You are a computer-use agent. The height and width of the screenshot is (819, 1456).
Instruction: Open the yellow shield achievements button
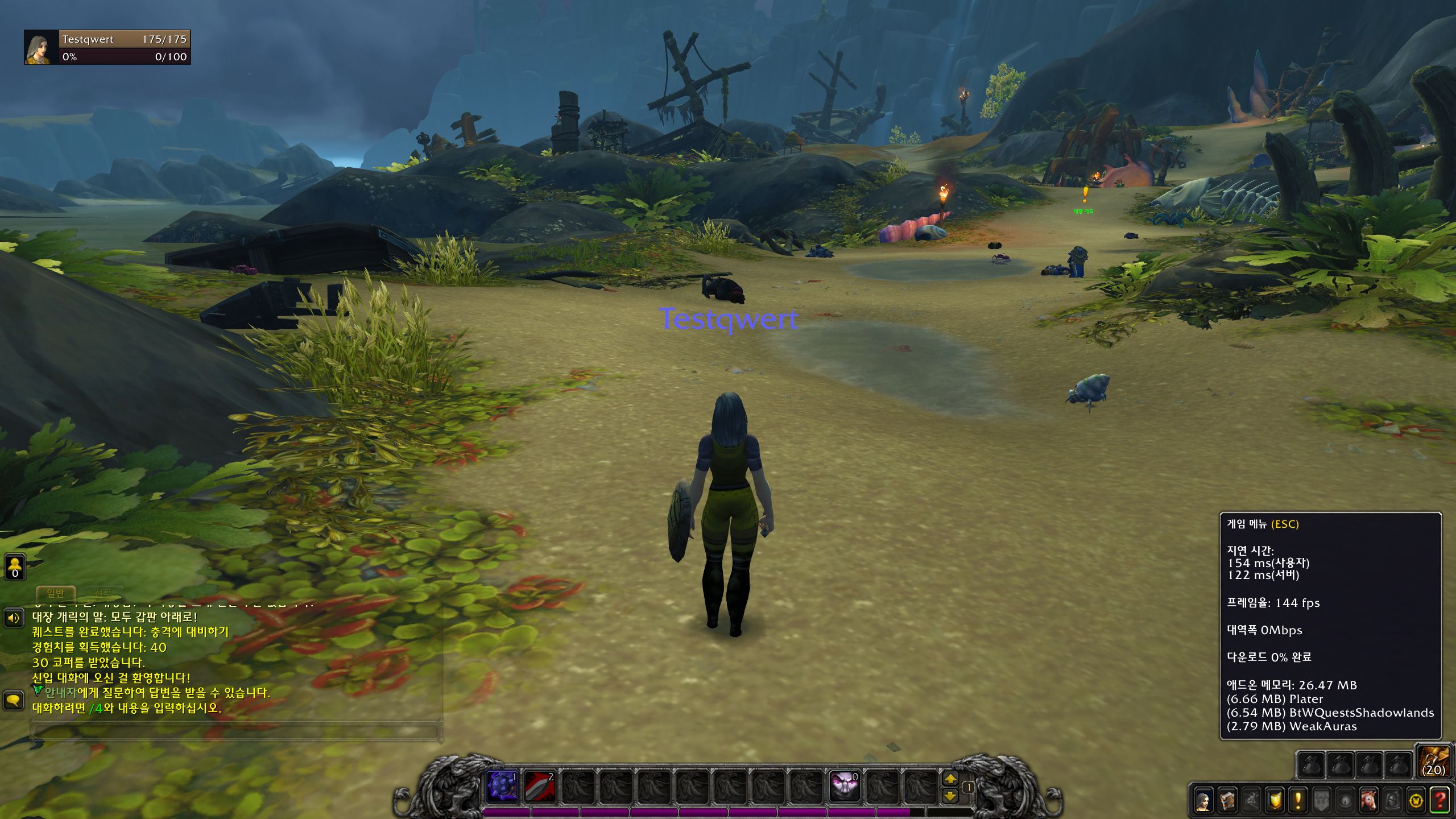[x=1275, y=801]
